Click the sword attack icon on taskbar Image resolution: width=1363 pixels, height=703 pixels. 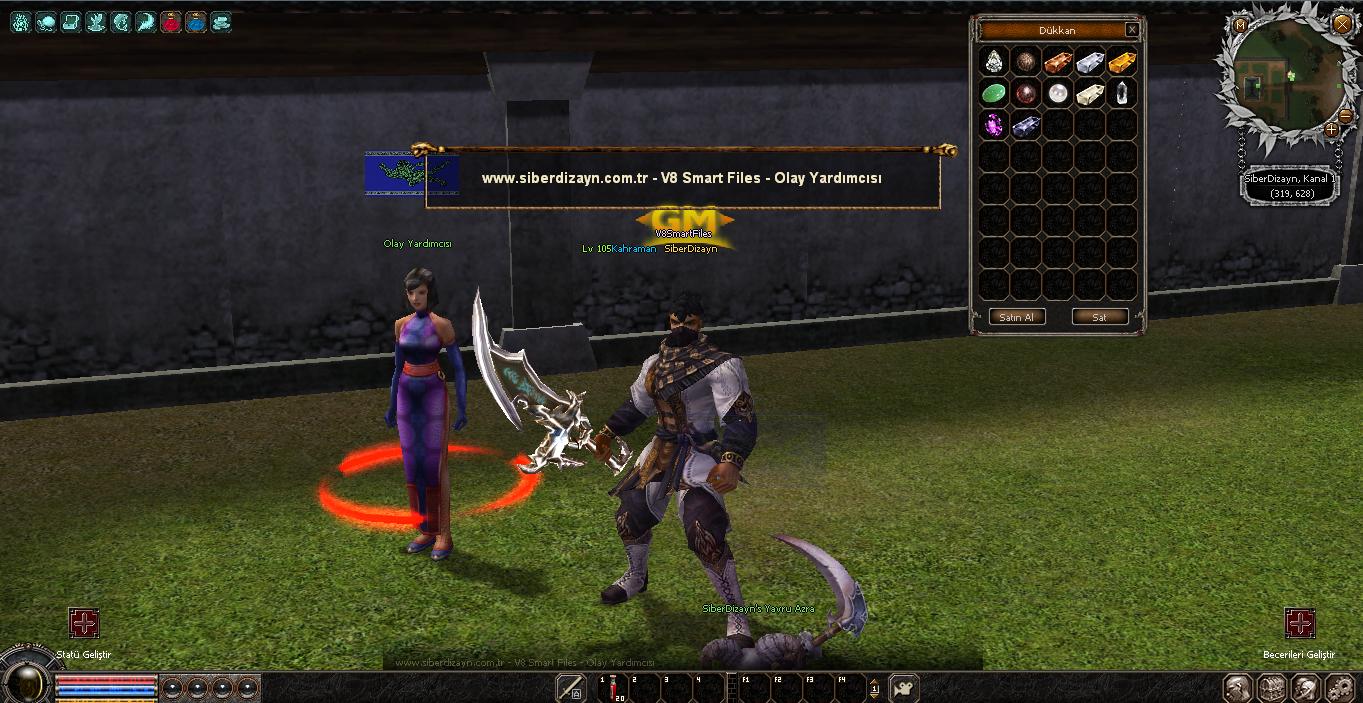pyautogui.click(x=571, y=688)
